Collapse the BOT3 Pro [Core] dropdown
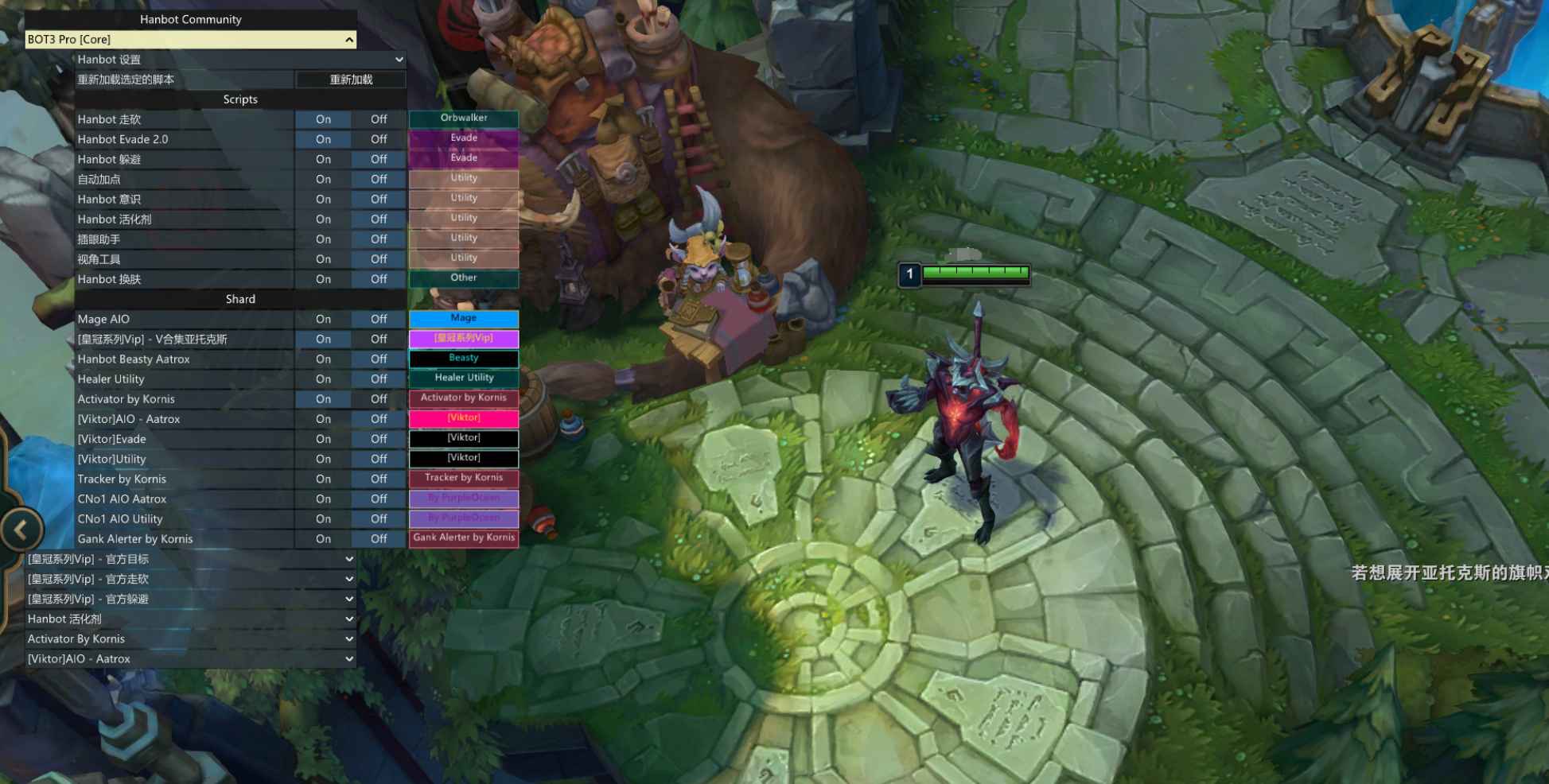This screenshot has width=1549, height=784. [348, 39]
